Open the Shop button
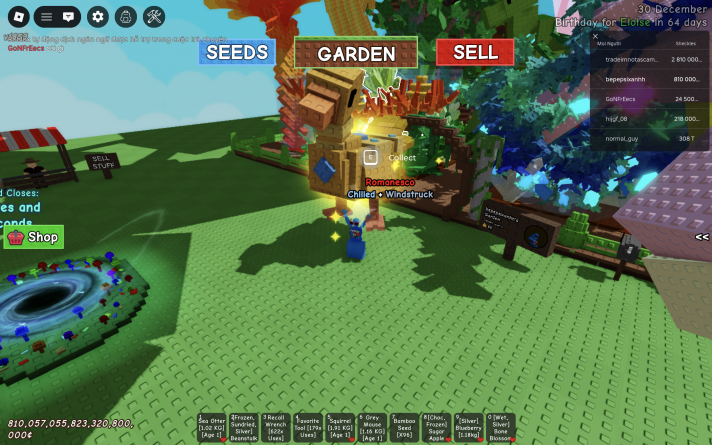Screen dimensions: 712x445 (34, 237)
